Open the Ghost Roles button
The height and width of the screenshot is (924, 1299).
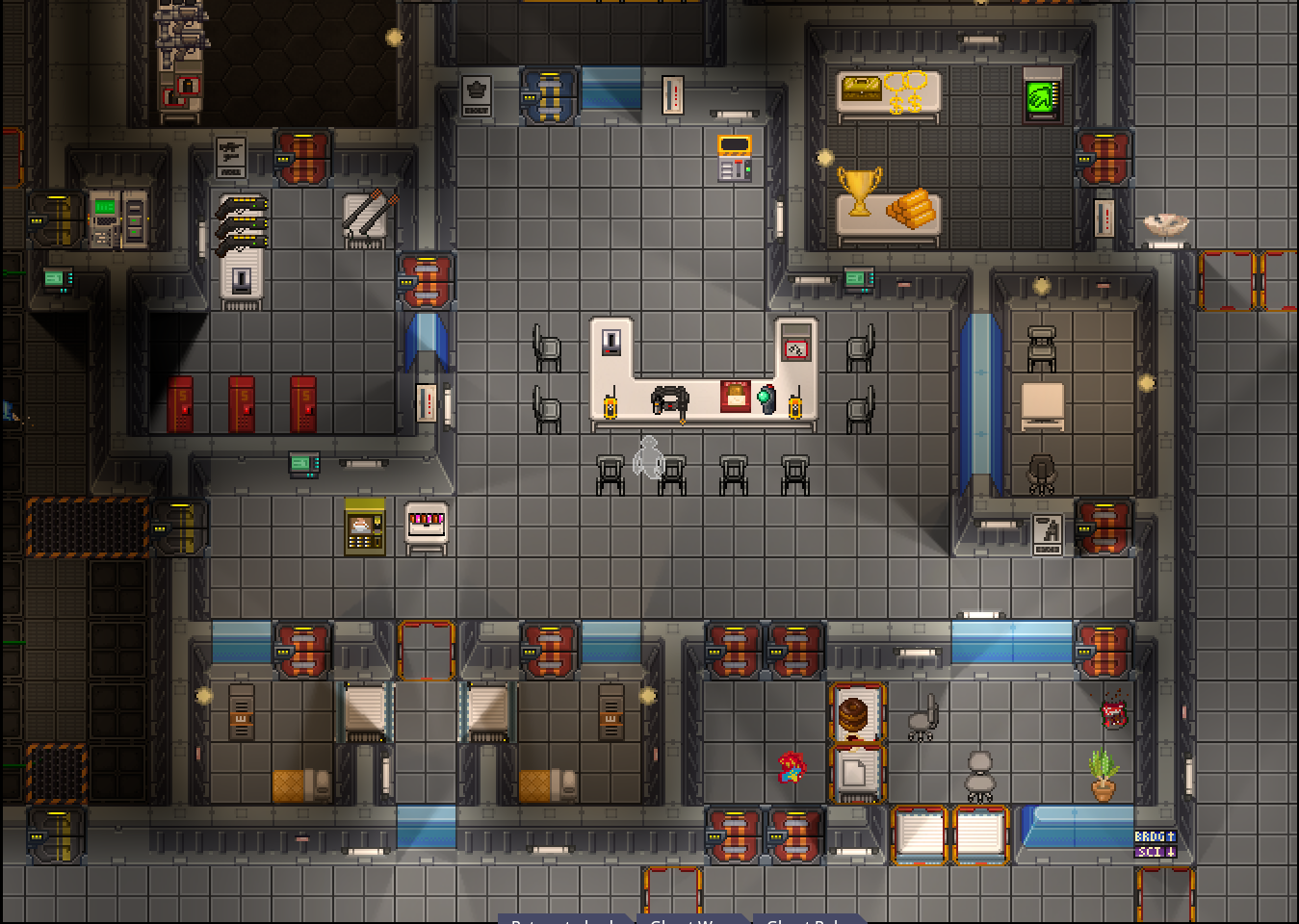pyautogui.click(x=805, y=919)
